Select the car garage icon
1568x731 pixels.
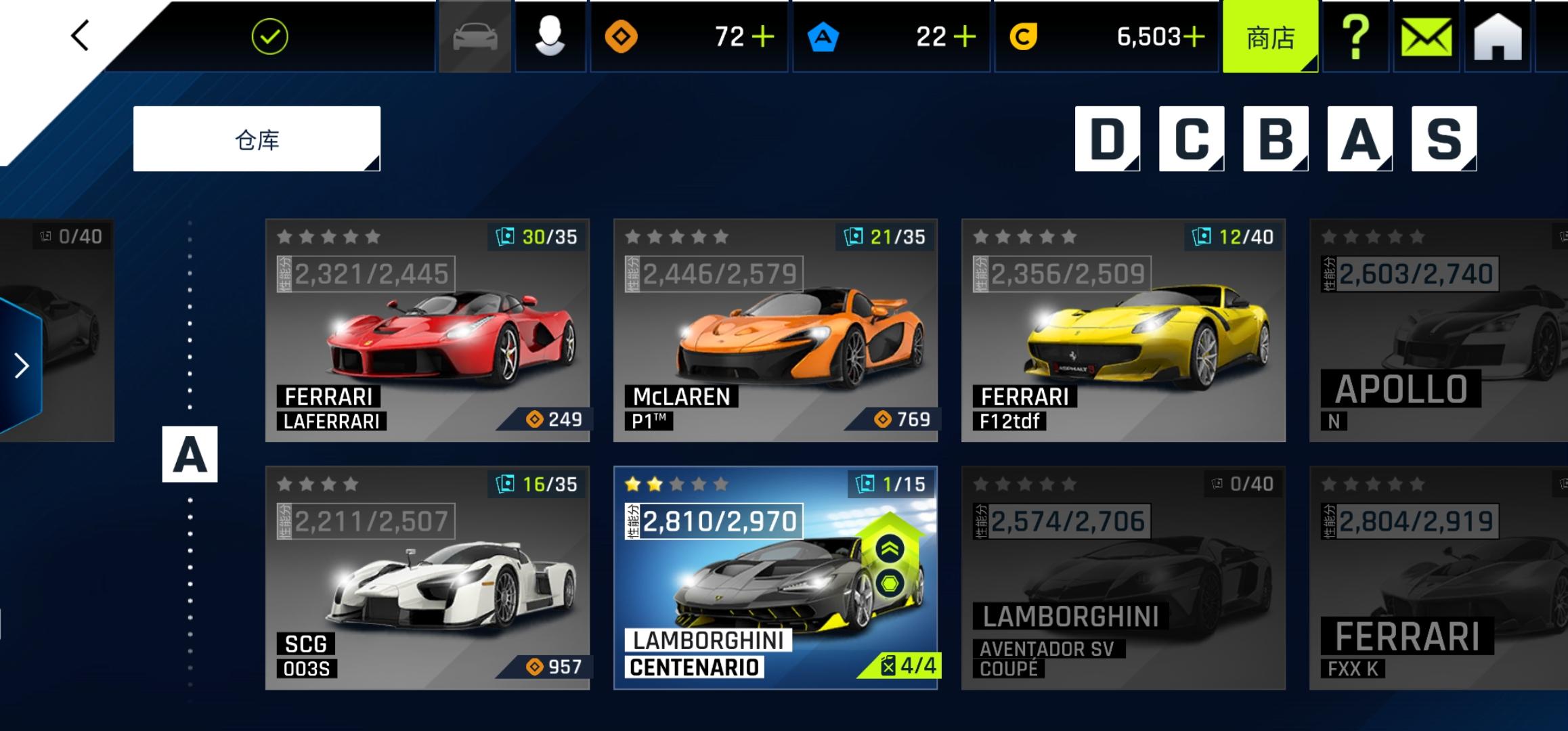click(475, 37)
